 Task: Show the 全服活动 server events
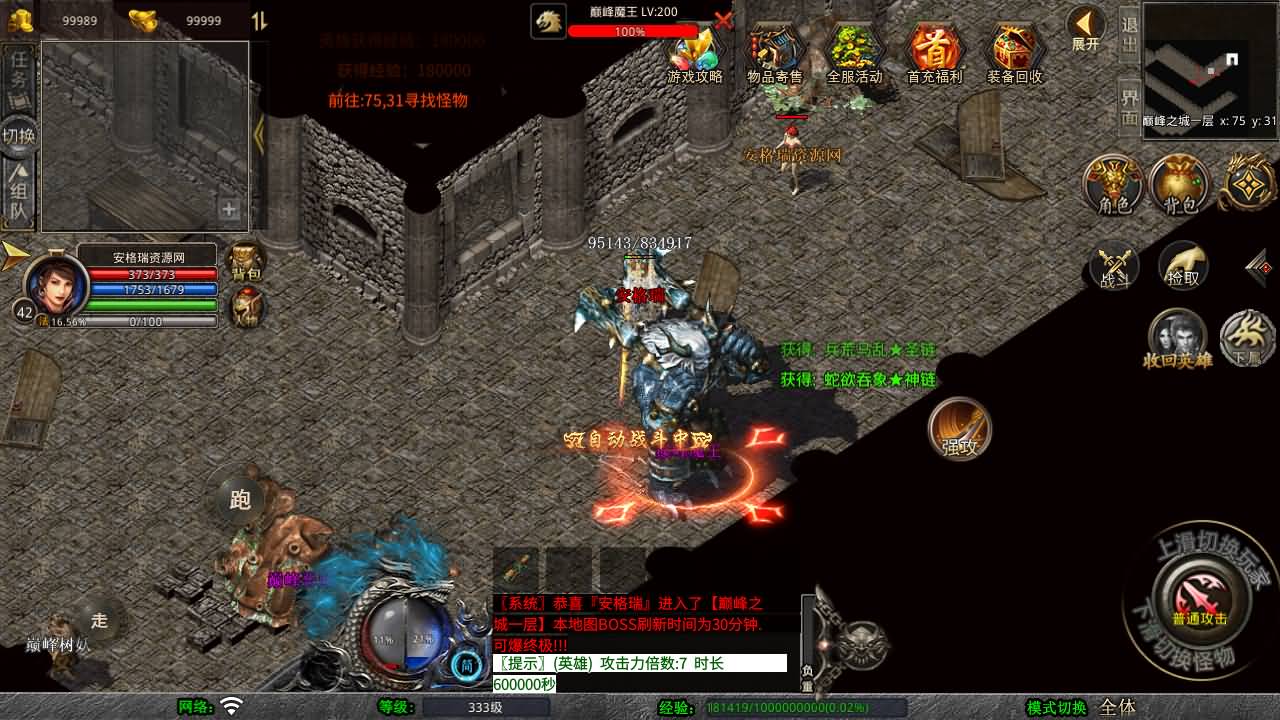854,53
